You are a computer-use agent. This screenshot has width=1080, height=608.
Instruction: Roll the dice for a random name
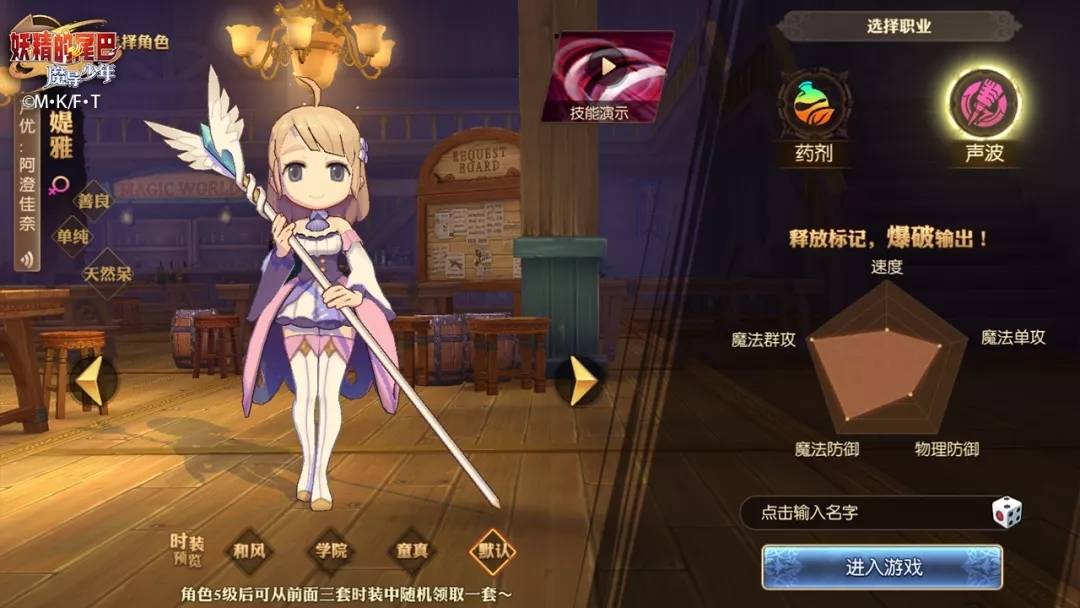pos(1005,513)
